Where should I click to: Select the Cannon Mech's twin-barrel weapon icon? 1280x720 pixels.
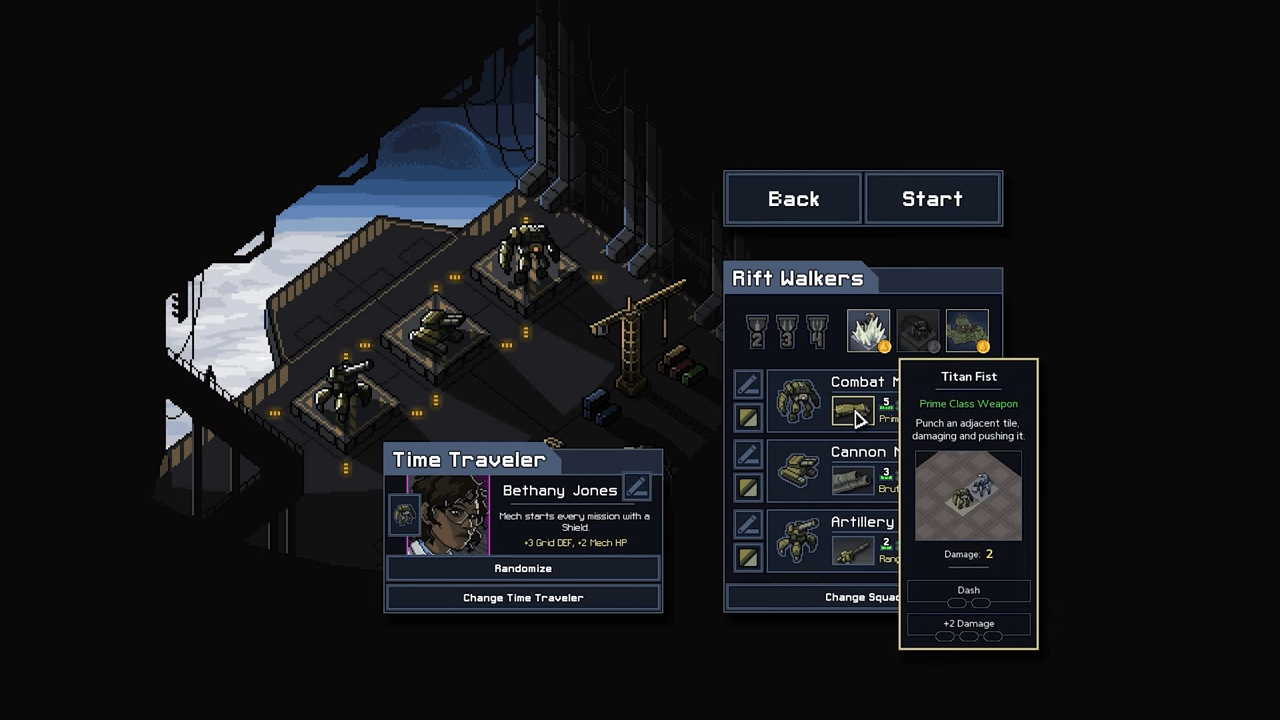(x=852, y=481)
